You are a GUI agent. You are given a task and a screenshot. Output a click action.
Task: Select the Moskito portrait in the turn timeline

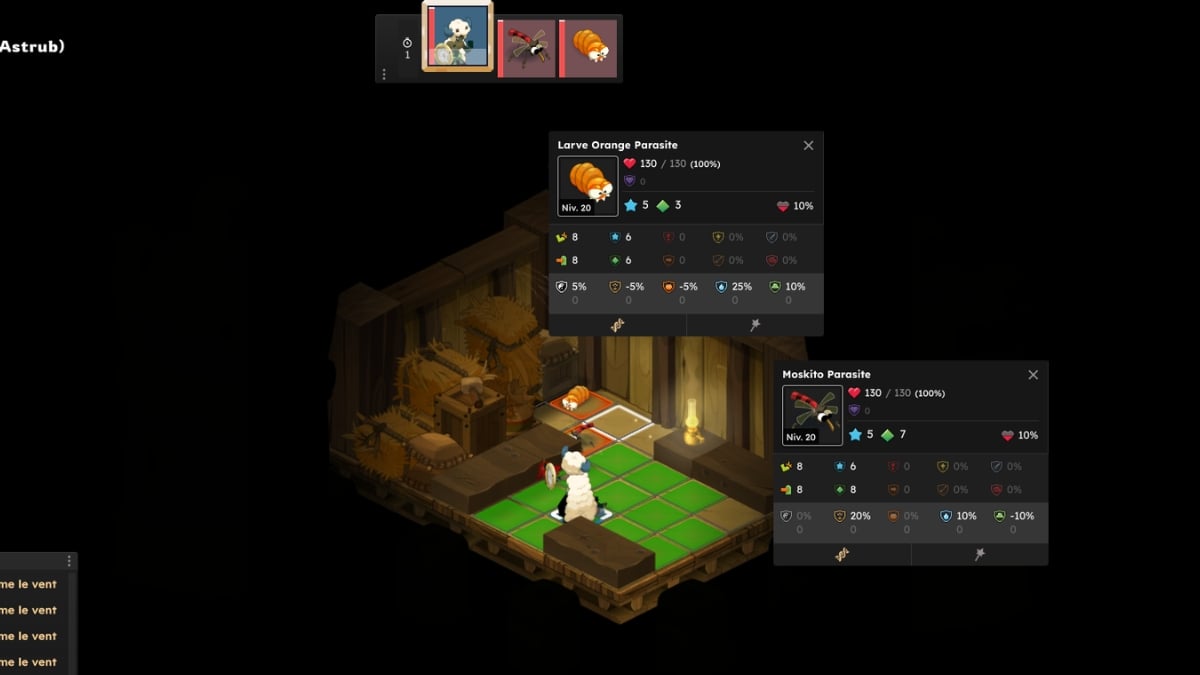click(527, 47)
